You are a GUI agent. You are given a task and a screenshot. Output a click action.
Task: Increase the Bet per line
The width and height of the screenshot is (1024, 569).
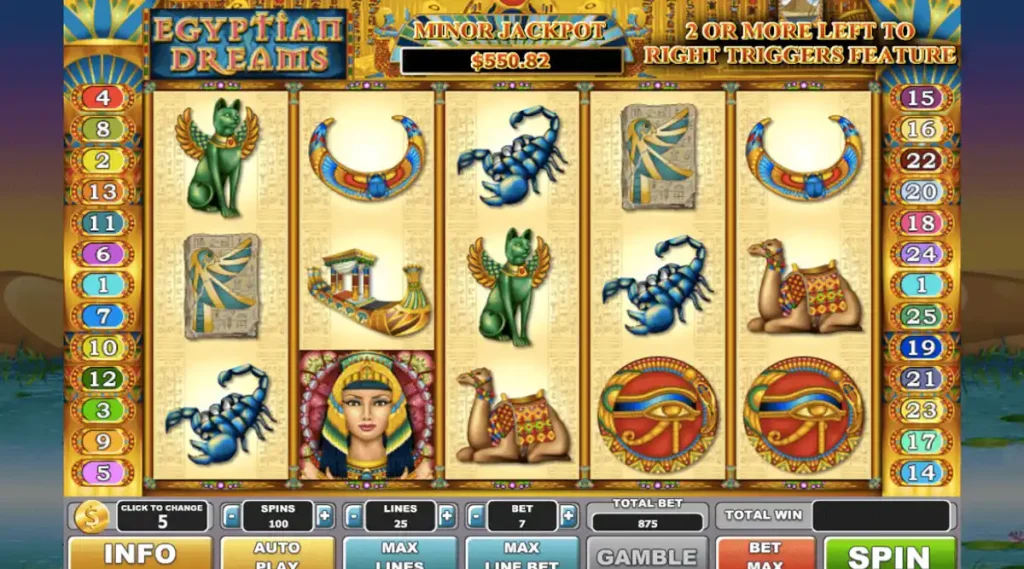pos(568,516)
